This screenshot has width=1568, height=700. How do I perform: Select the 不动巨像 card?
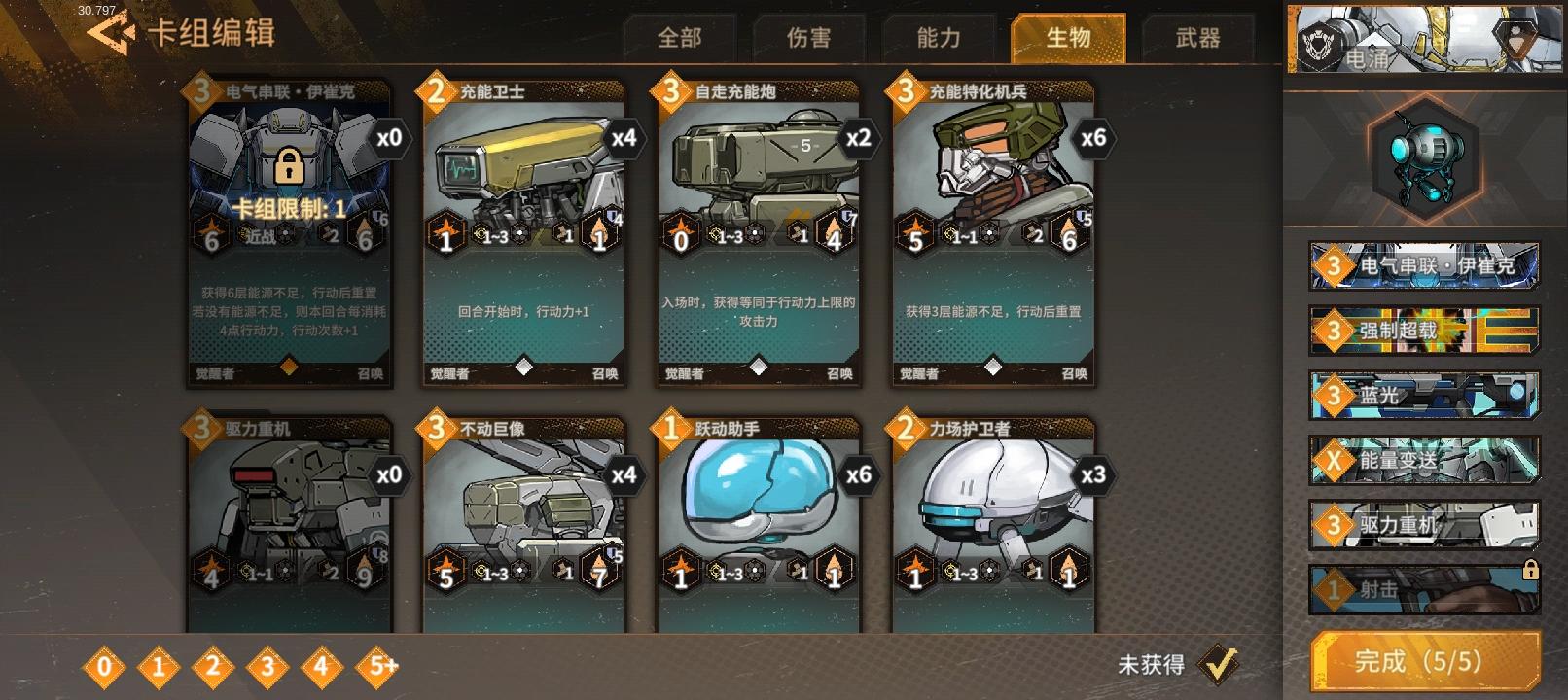[524, 525]
